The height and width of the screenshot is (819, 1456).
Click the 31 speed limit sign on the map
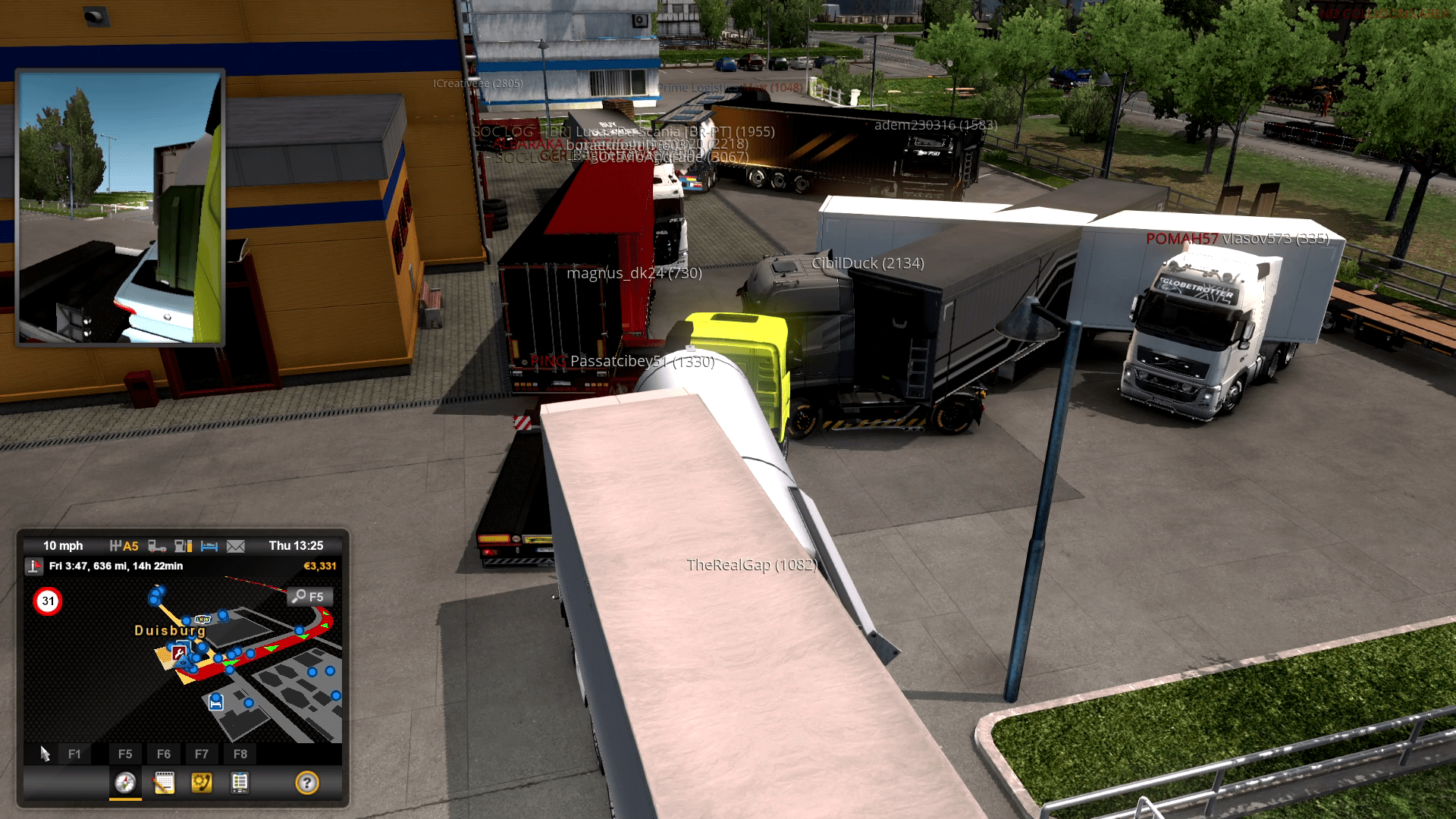tap(49, 601)
